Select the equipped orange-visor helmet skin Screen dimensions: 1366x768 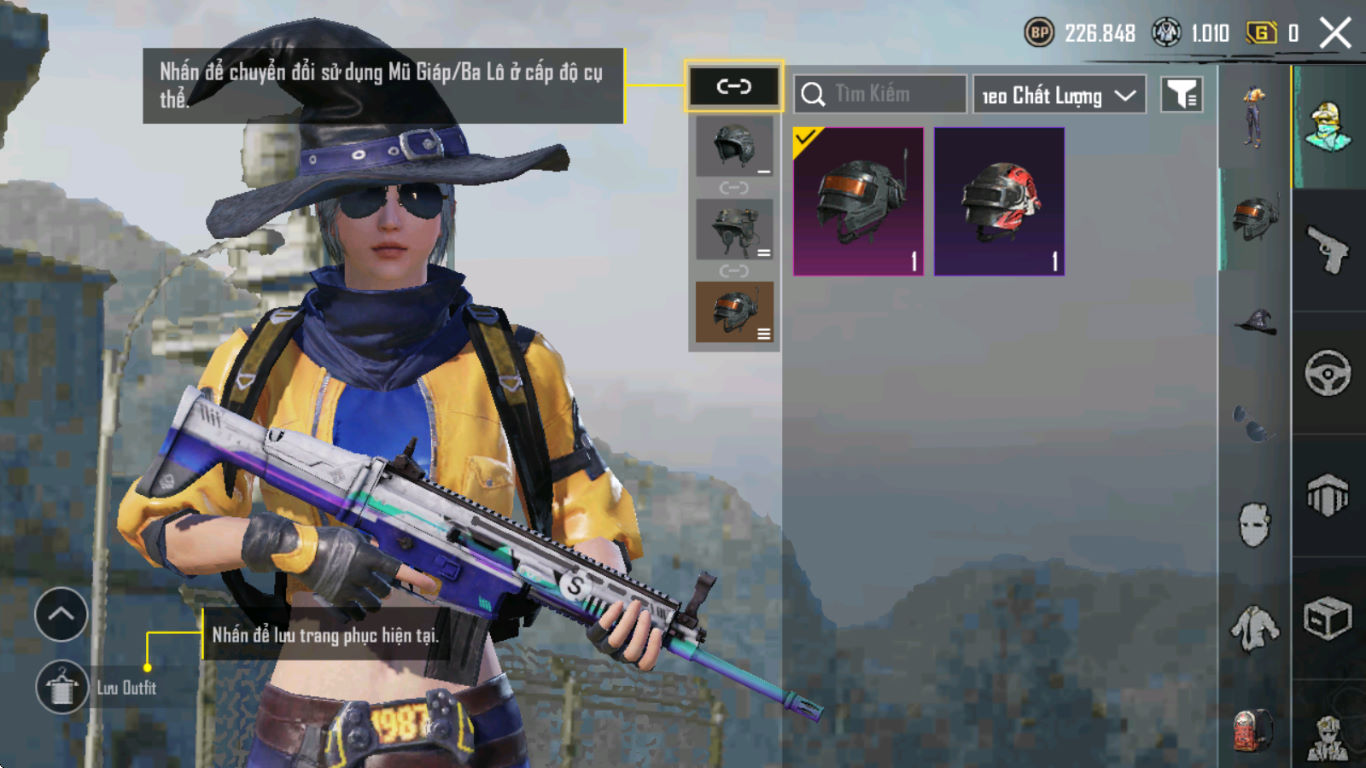pos(858,201)
